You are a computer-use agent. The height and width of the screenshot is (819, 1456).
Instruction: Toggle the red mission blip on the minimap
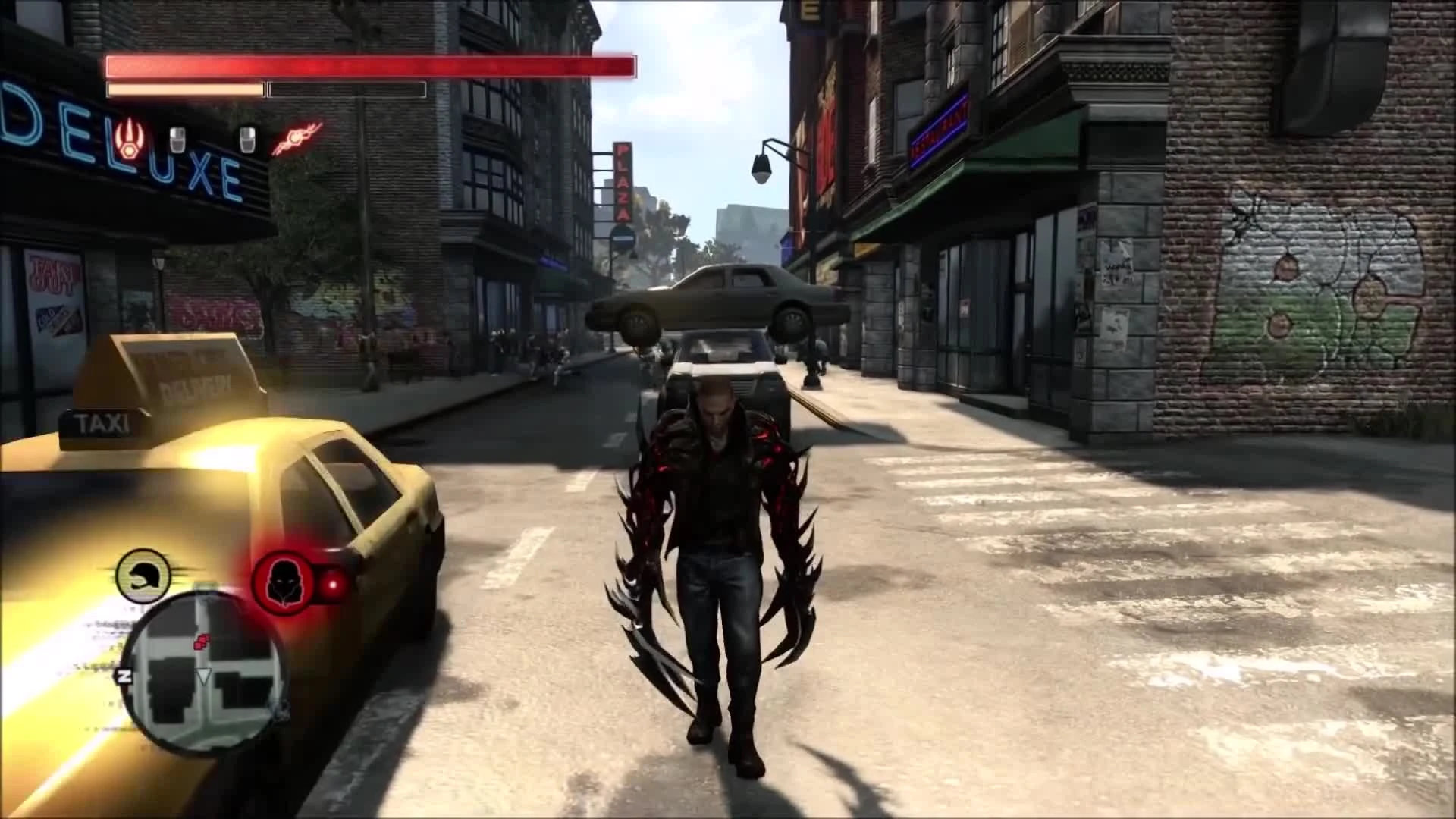tap(201, 639)
